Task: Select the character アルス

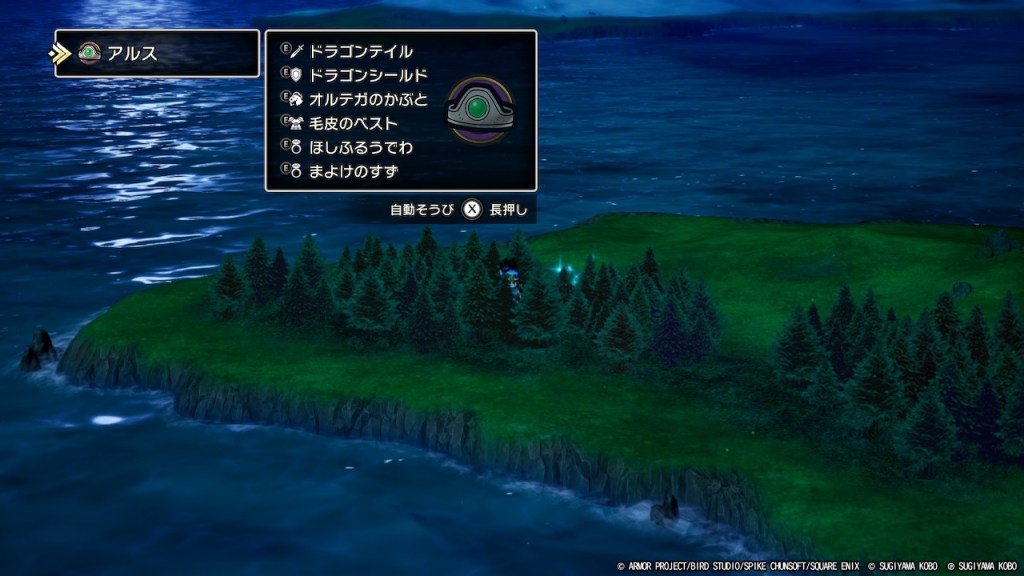Action: [x=132, y=54]
